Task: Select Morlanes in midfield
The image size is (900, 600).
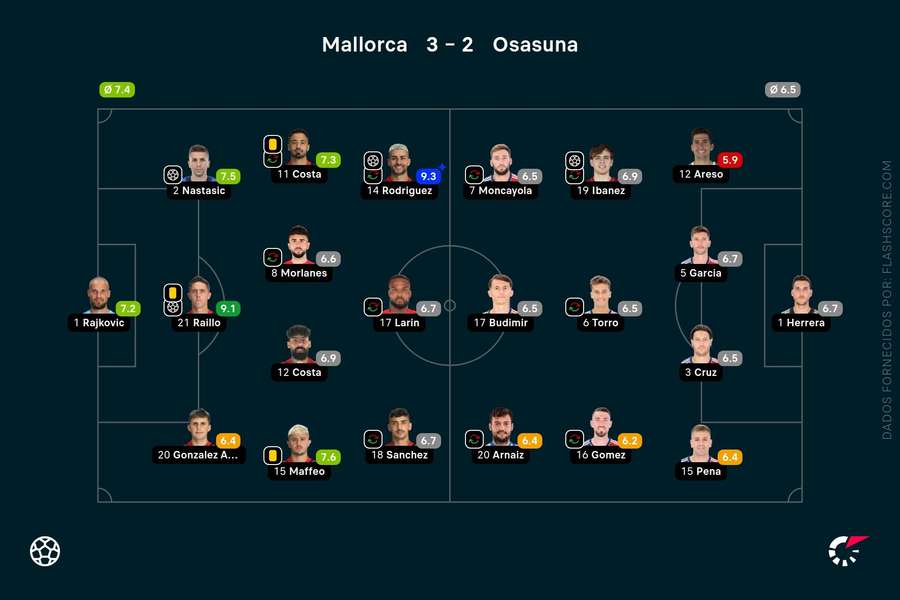Action: click(x=298, y=246)
